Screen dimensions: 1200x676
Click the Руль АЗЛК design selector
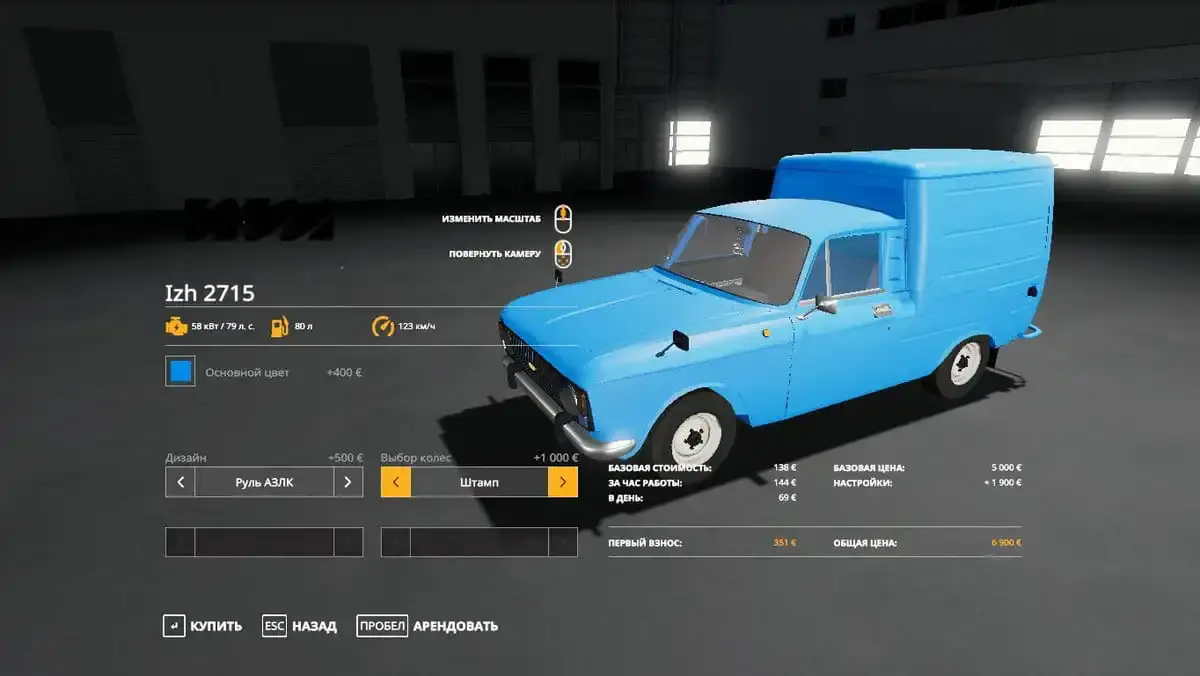(264, 482)
